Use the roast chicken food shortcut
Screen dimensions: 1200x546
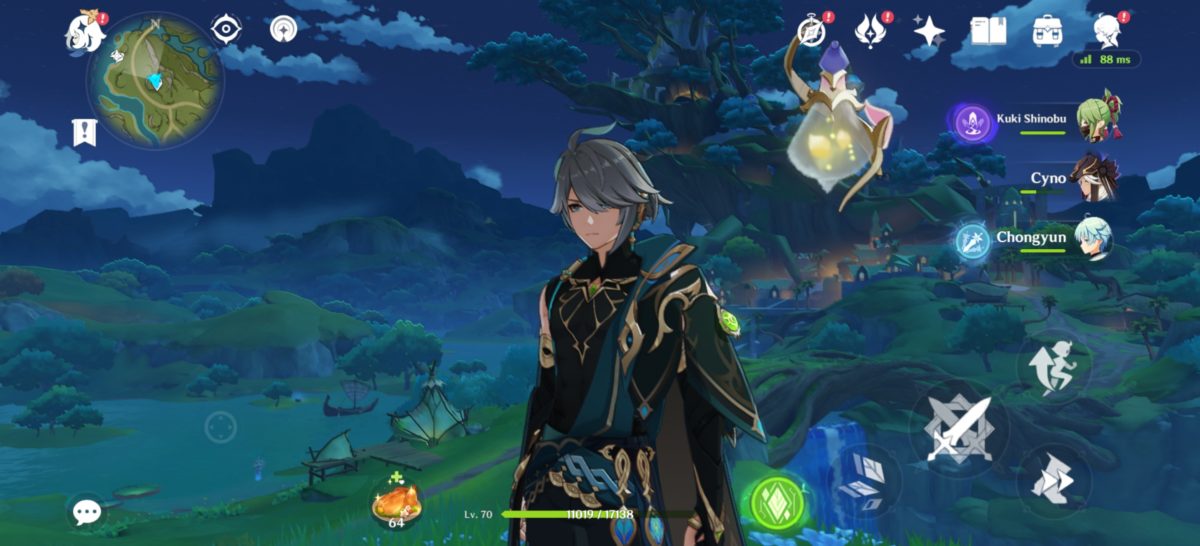tap(396, 500)
